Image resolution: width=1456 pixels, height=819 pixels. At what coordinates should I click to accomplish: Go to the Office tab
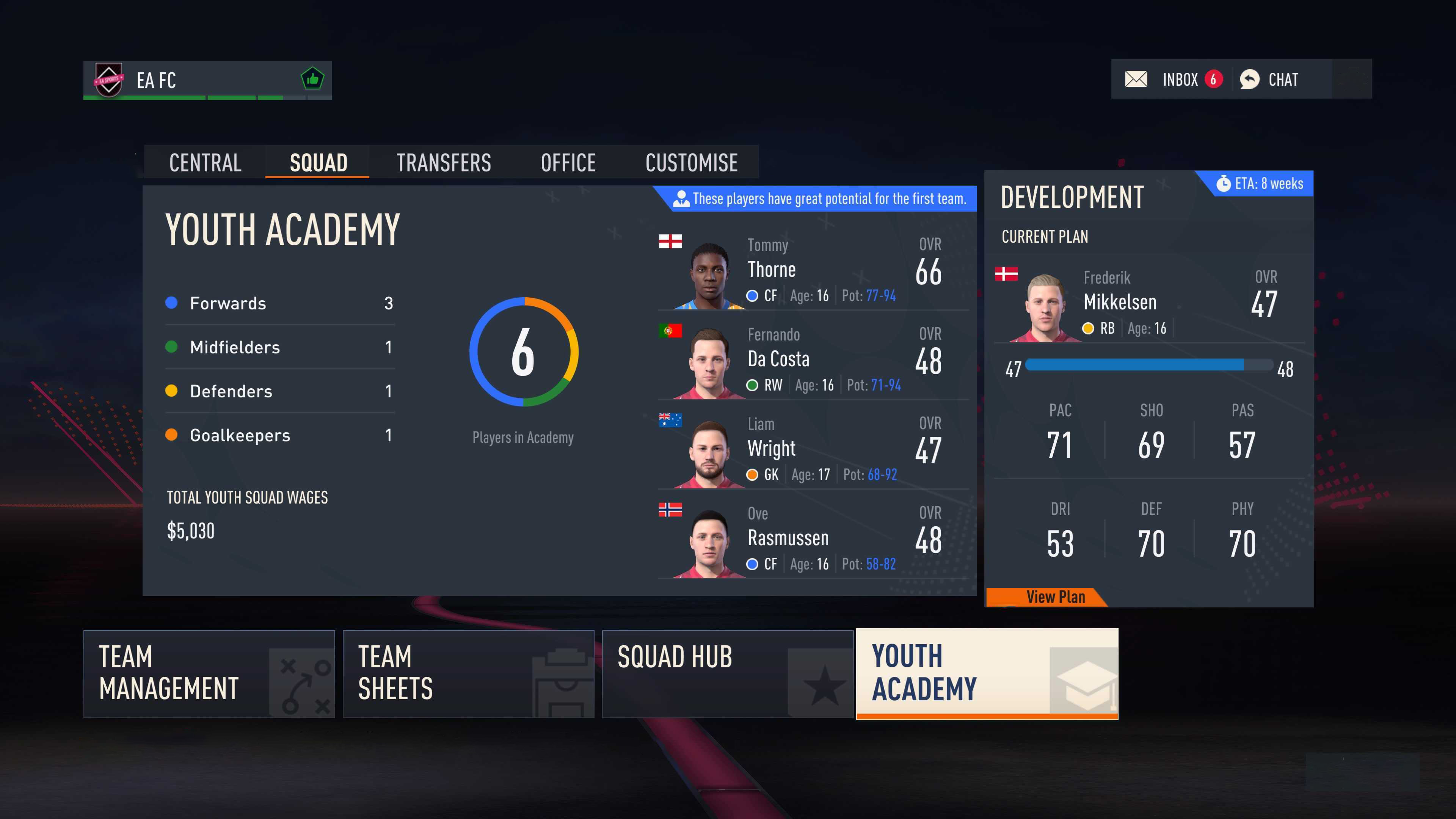[568, 163]
